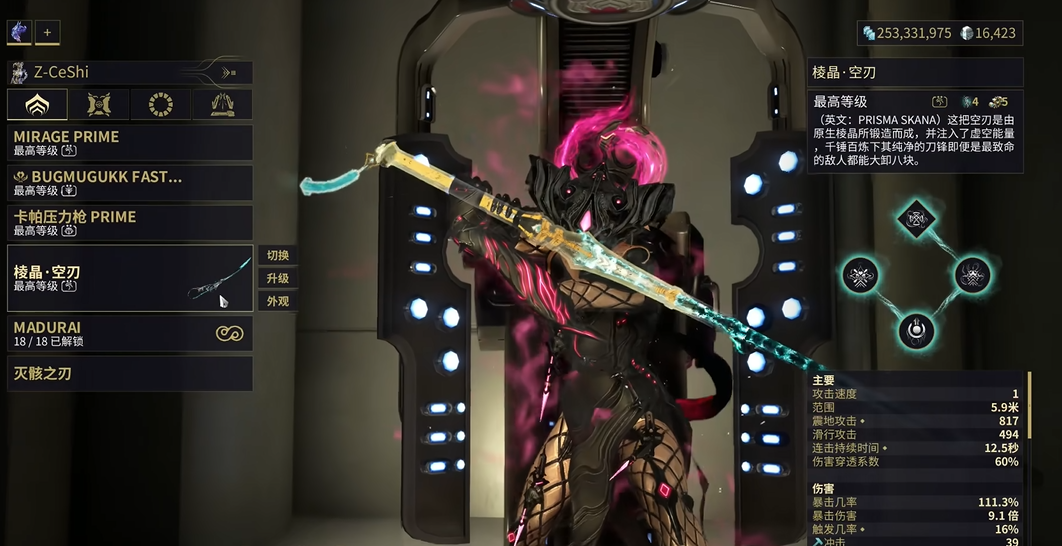
Task: Open the second arsenal tab with winged emblem
Action: tap(99, 104)
